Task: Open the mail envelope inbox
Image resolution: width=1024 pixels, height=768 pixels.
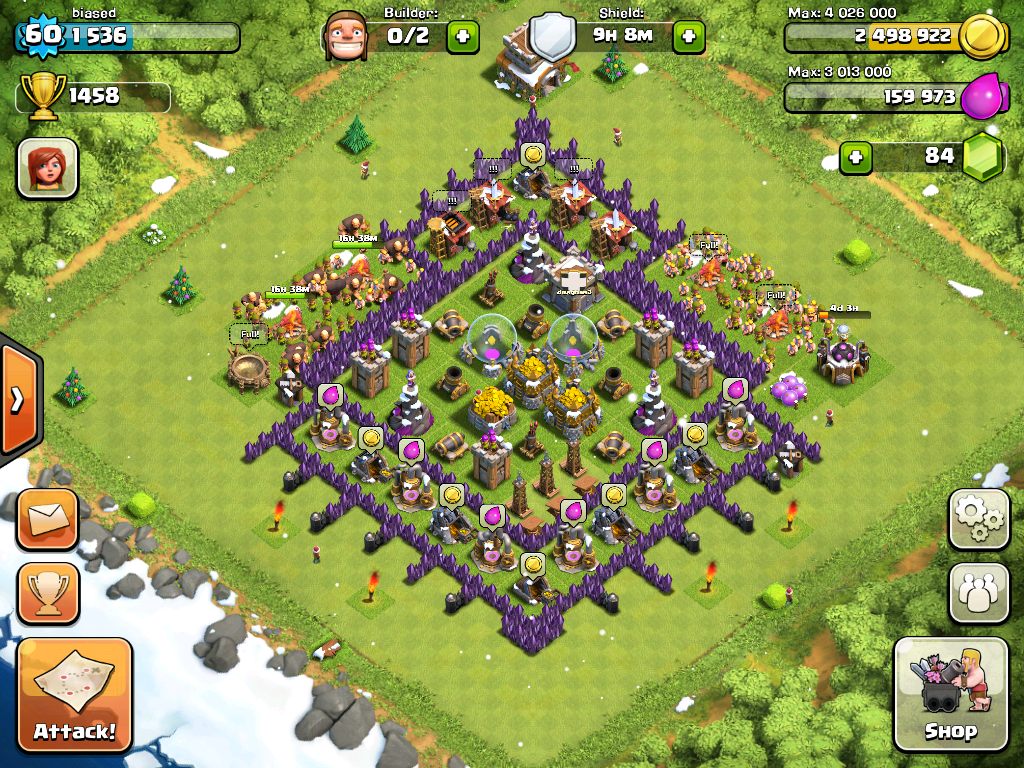Action: click(47, 519)
